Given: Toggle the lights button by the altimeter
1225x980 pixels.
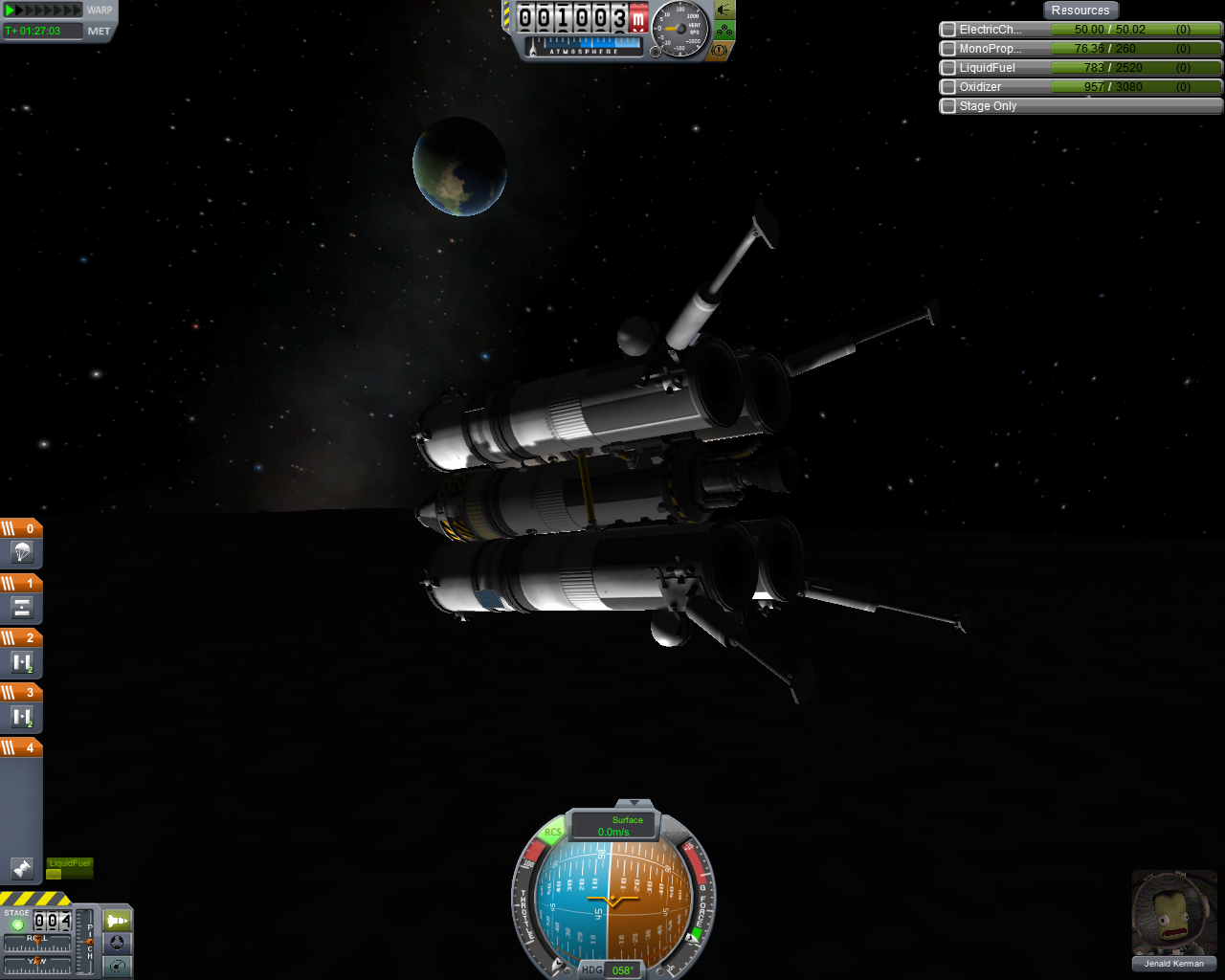Looking at the screenshot, I should 724,10.
